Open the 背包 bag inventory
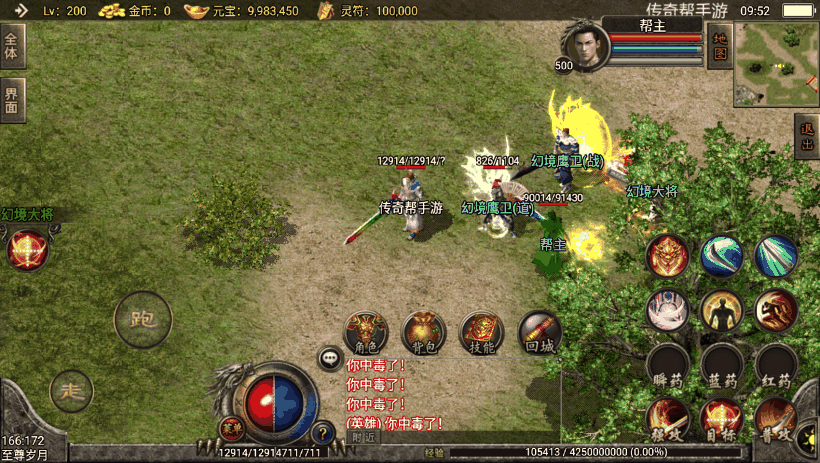The height and width of the screenshot is (463, 820). (x=424, y=333)
